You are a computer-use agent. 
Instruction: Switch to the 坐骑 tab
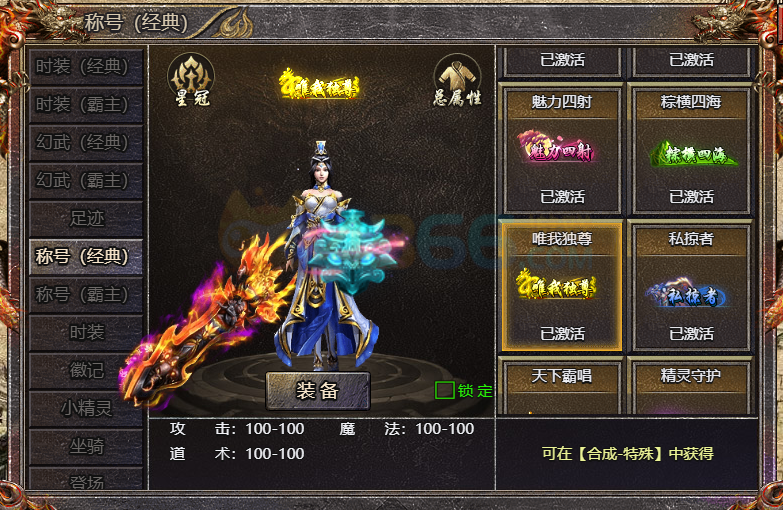[x=84, y=446]
